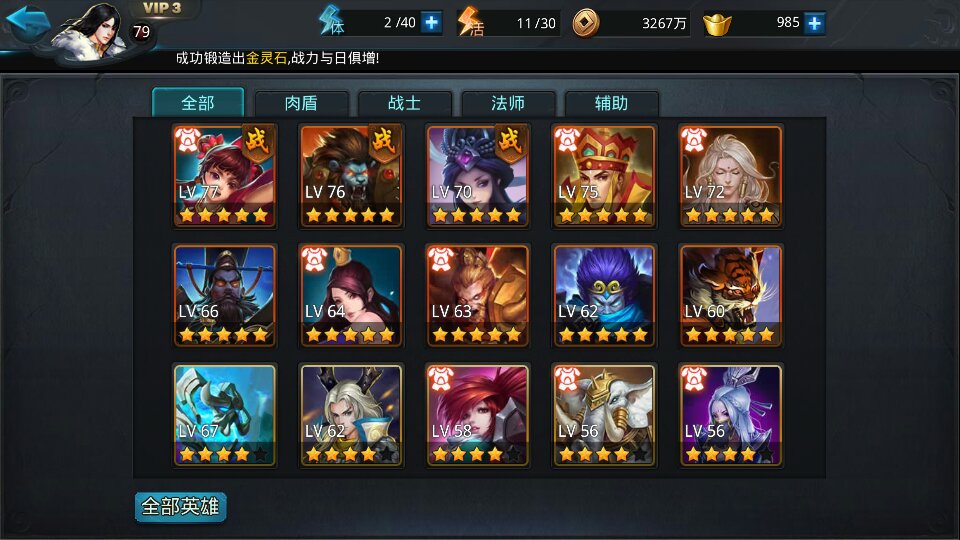This screenshot has width=960, height=540.
Task: Choose the LV 60 tiger hero card
Action: click(x=731, y=296)
